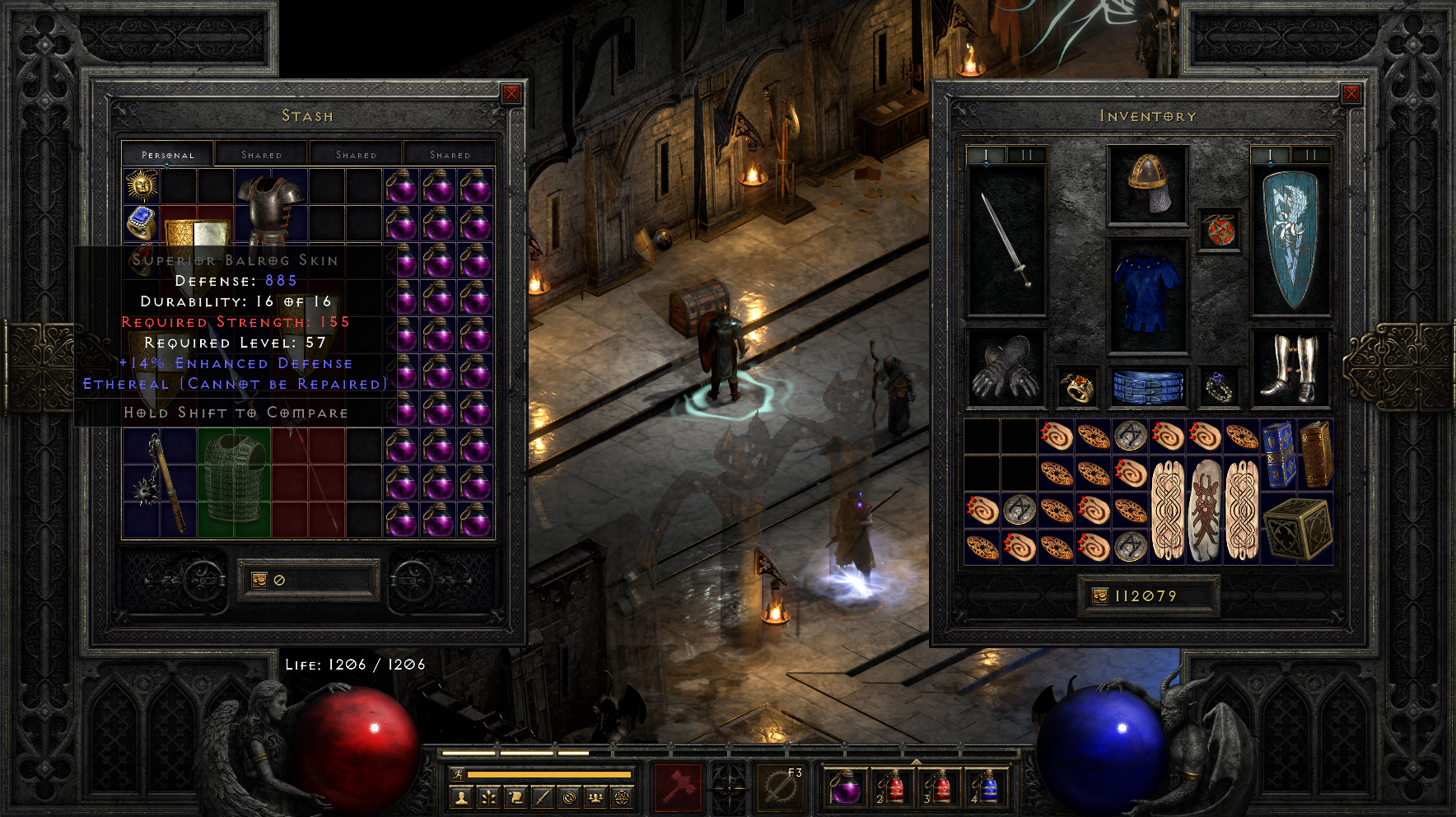
Task: Select the sun face charm in stash
Action: [x=142, y=186]
